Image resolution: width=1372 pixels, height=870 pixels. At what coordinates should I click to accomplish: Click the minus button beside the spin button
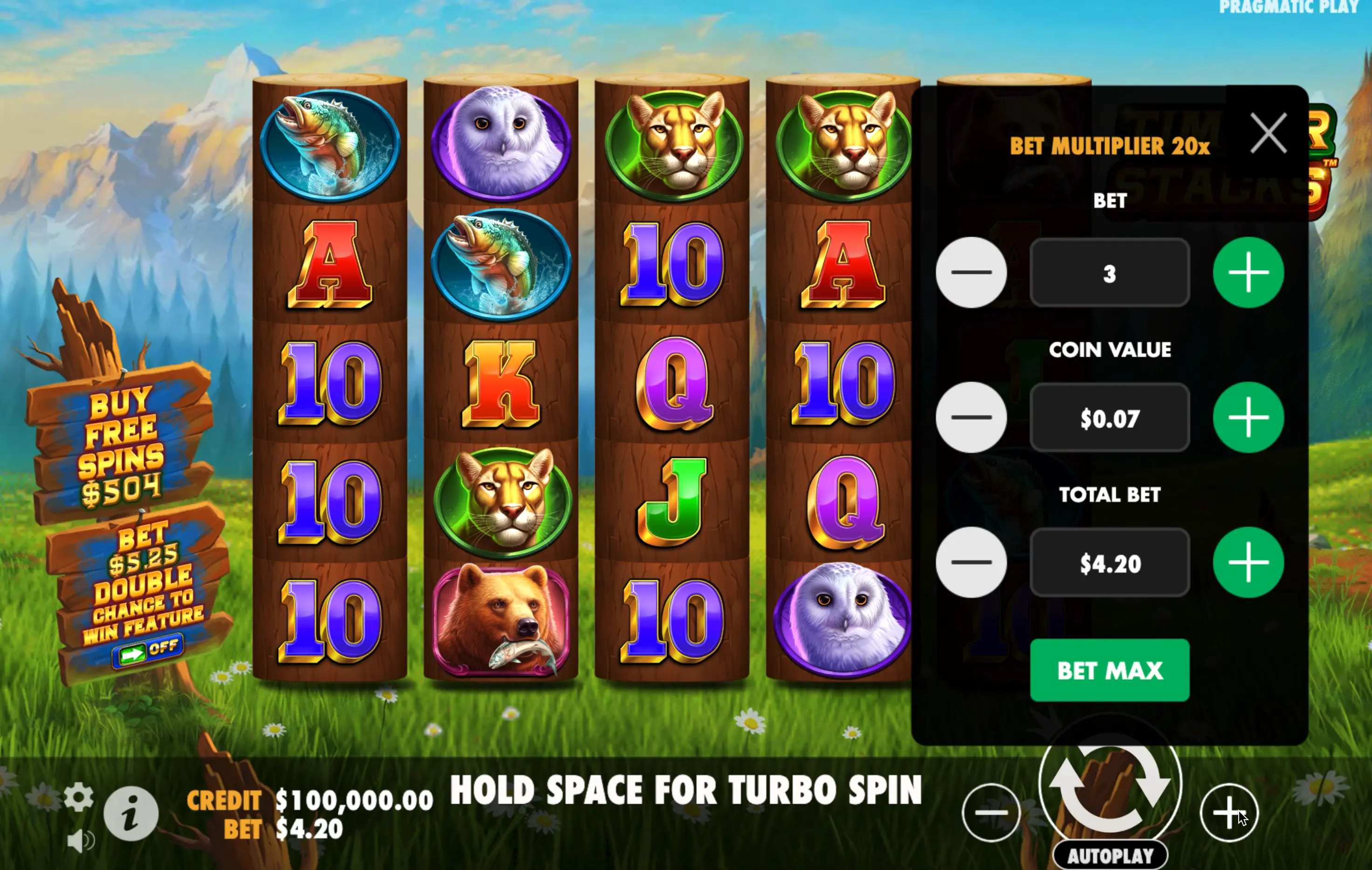pos(991,812)
